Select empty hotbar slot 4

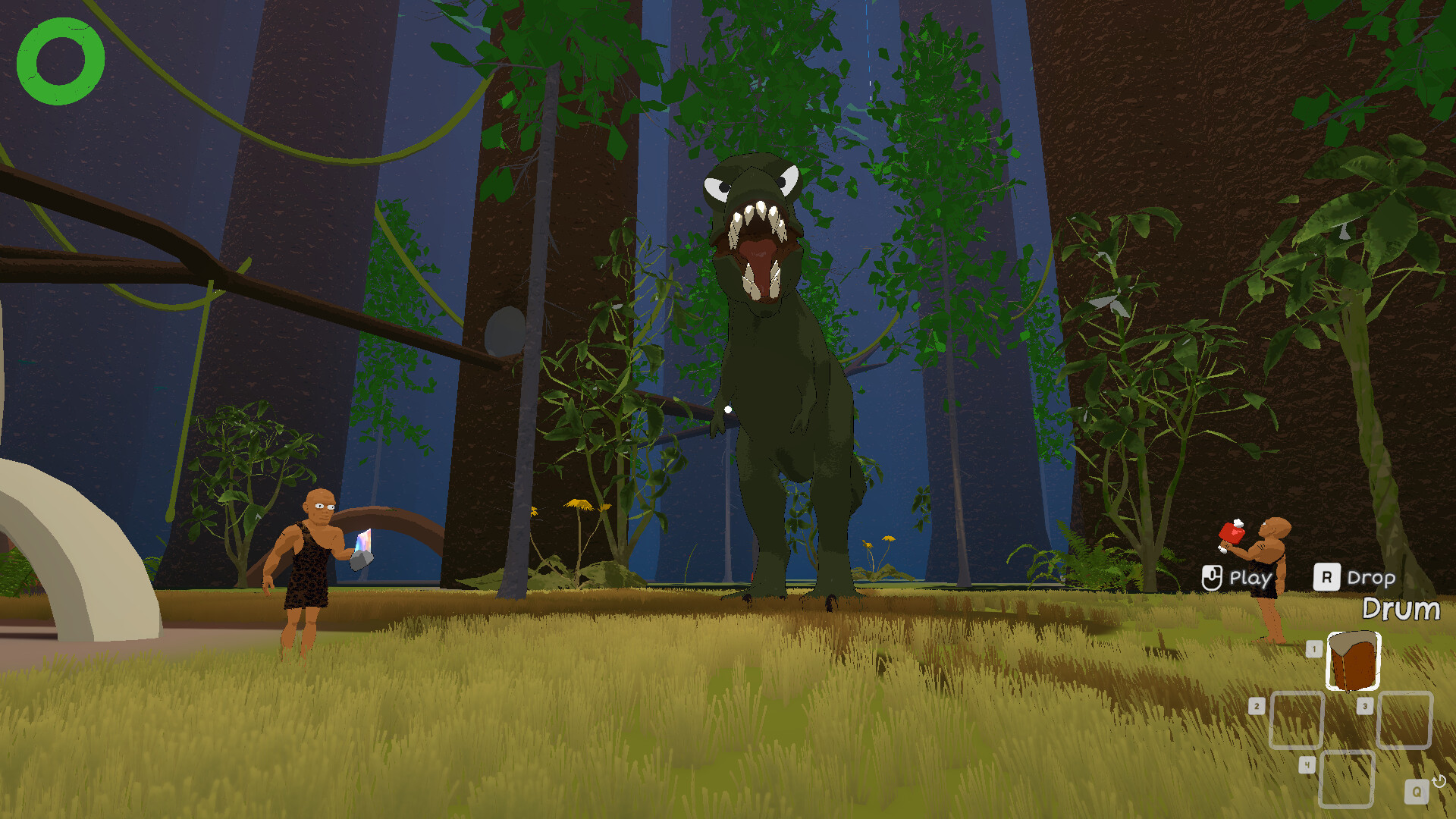pos(1347,777)
